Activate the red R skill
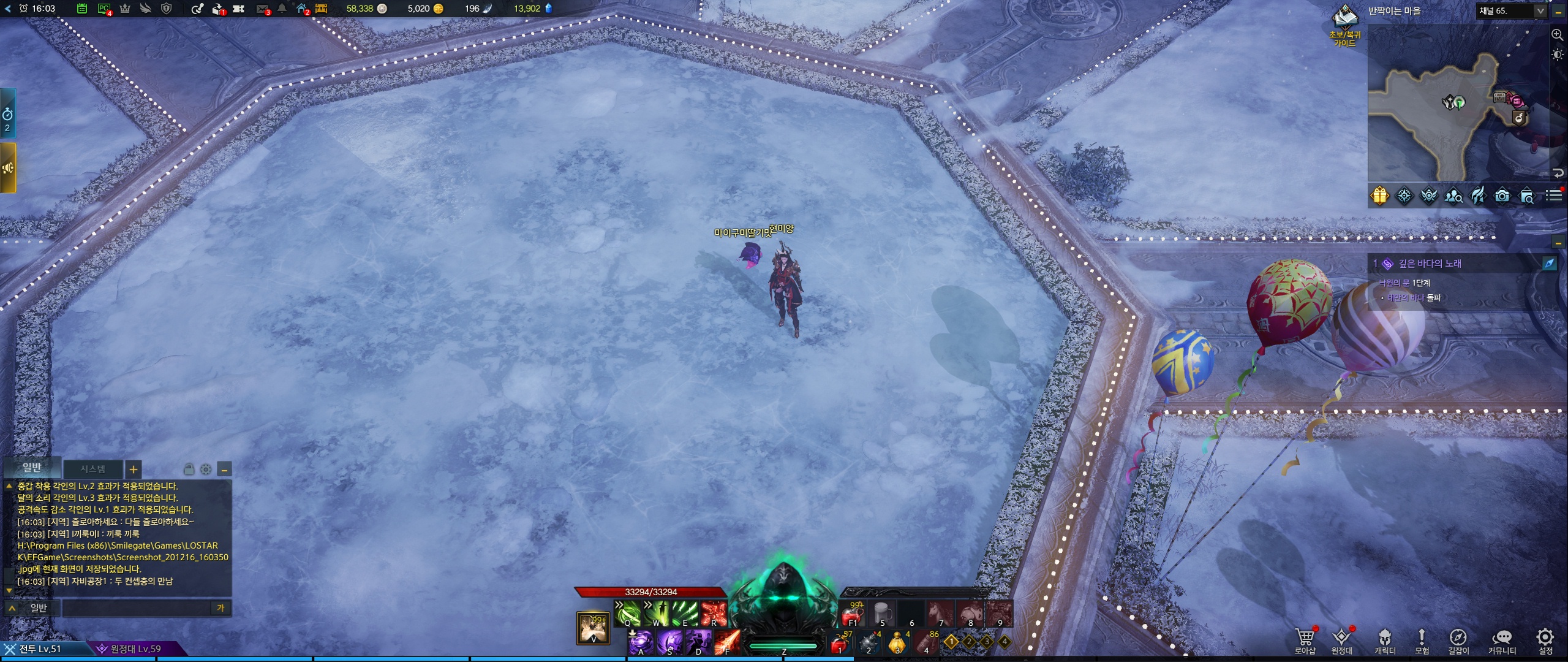1568x662 pixels. [x=714, y=613]
